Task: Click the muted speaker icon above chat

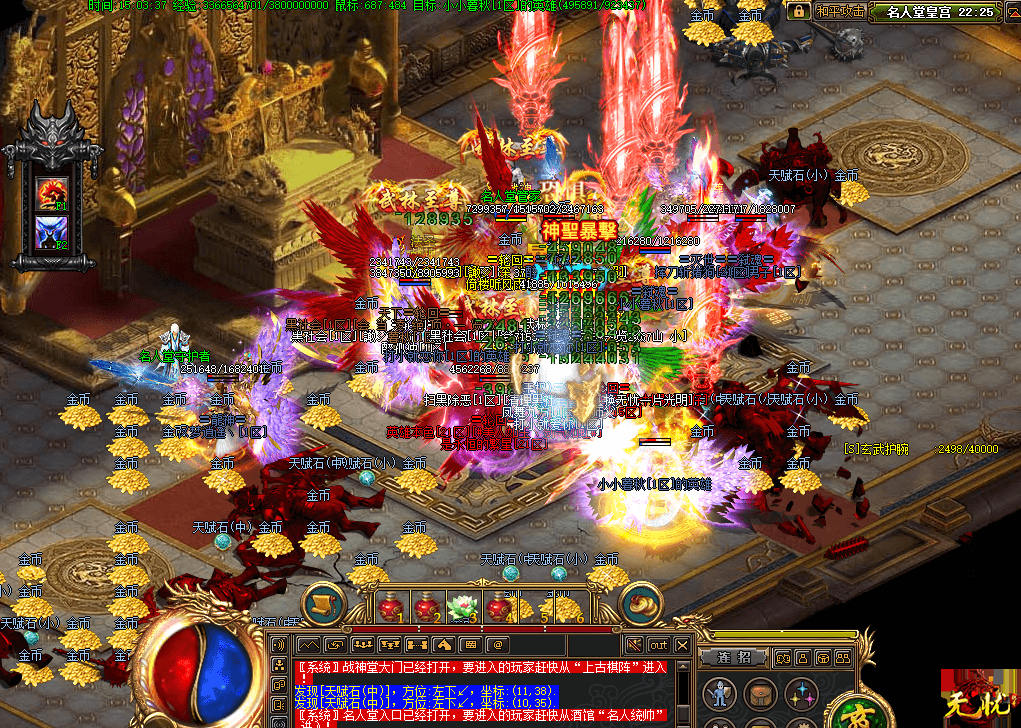Action: 634,645
